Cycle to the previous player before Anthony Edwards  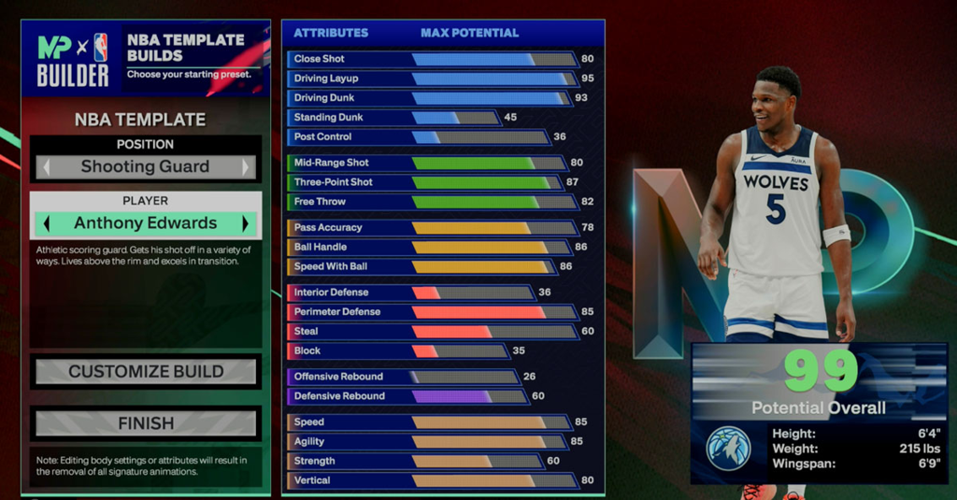point(46,223)
